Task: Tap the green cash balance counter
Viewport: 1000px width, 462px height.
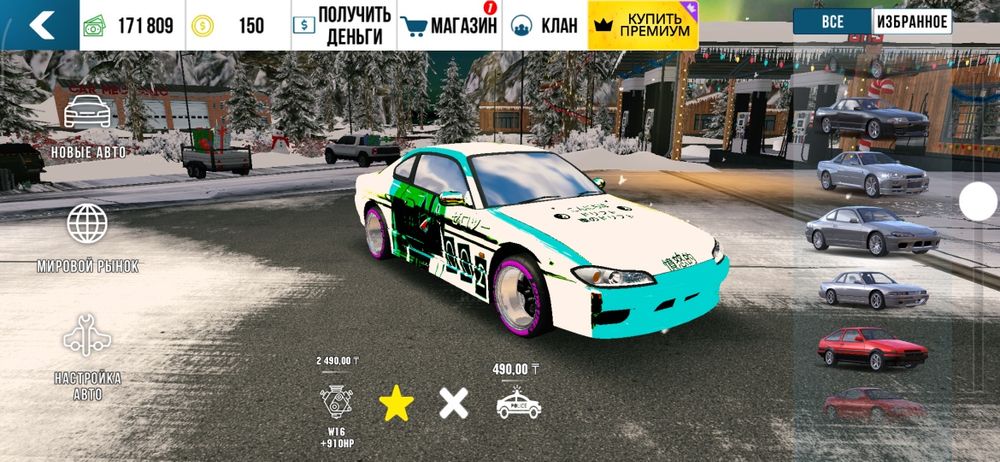Action: [x=132, y=25]
